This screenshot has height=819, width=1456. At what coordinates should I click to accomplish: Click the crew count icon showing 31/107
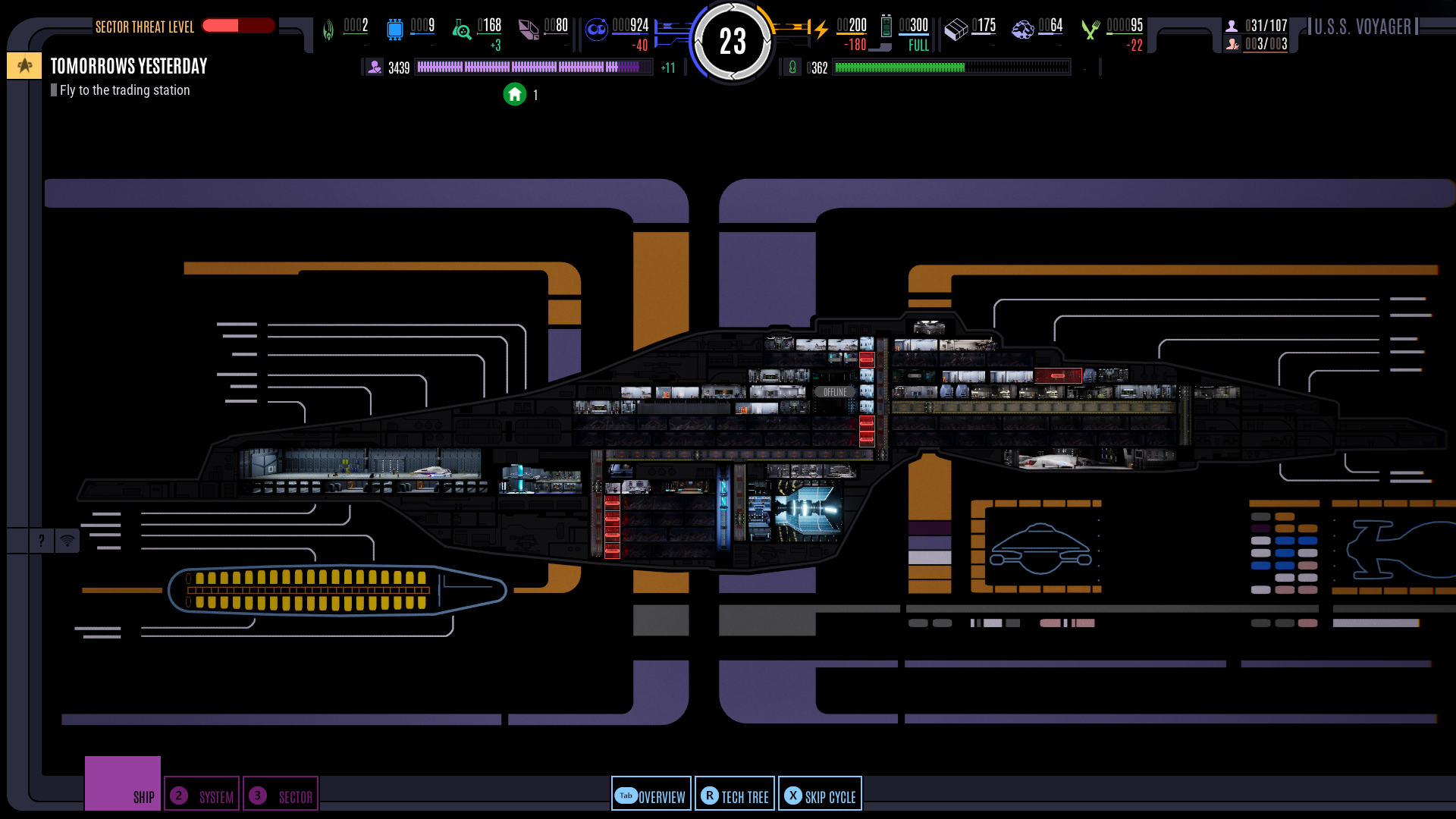pos(1231,24)
